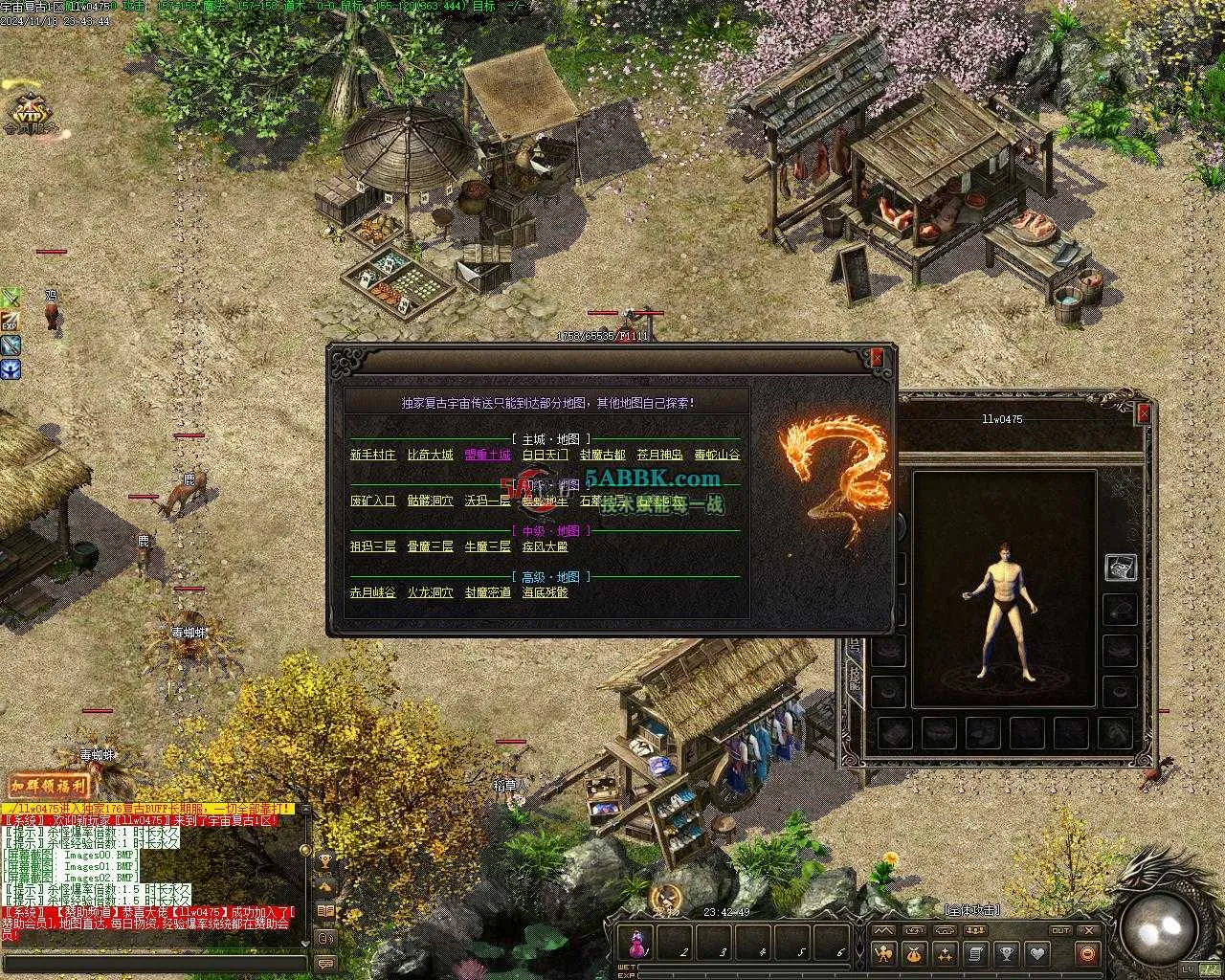
Task: Select the 火龙洞穴 link
Action: (x=430, y=592)
